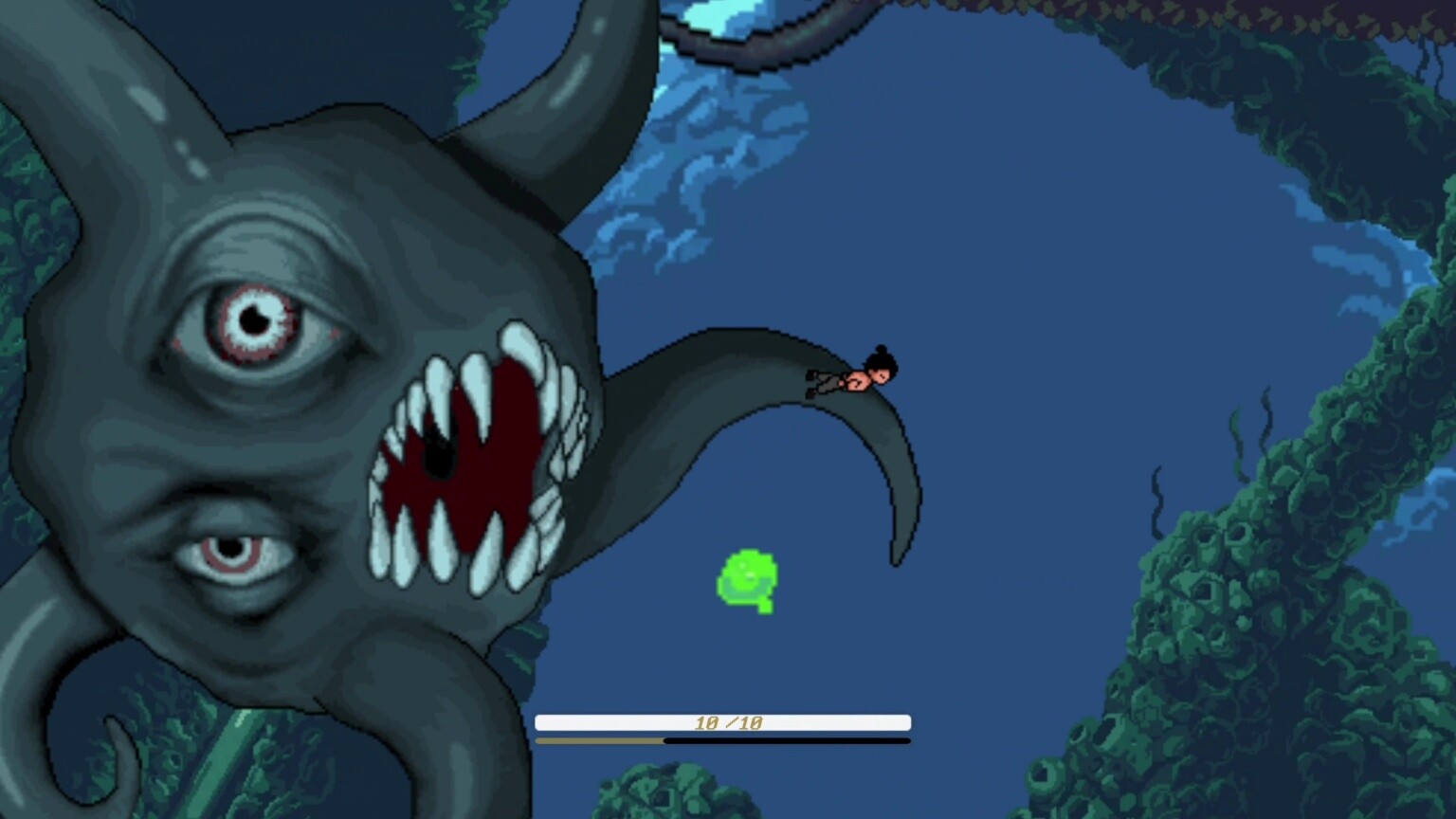
Task: Click the glowing green orb pickup
Action: pos(747,578)
